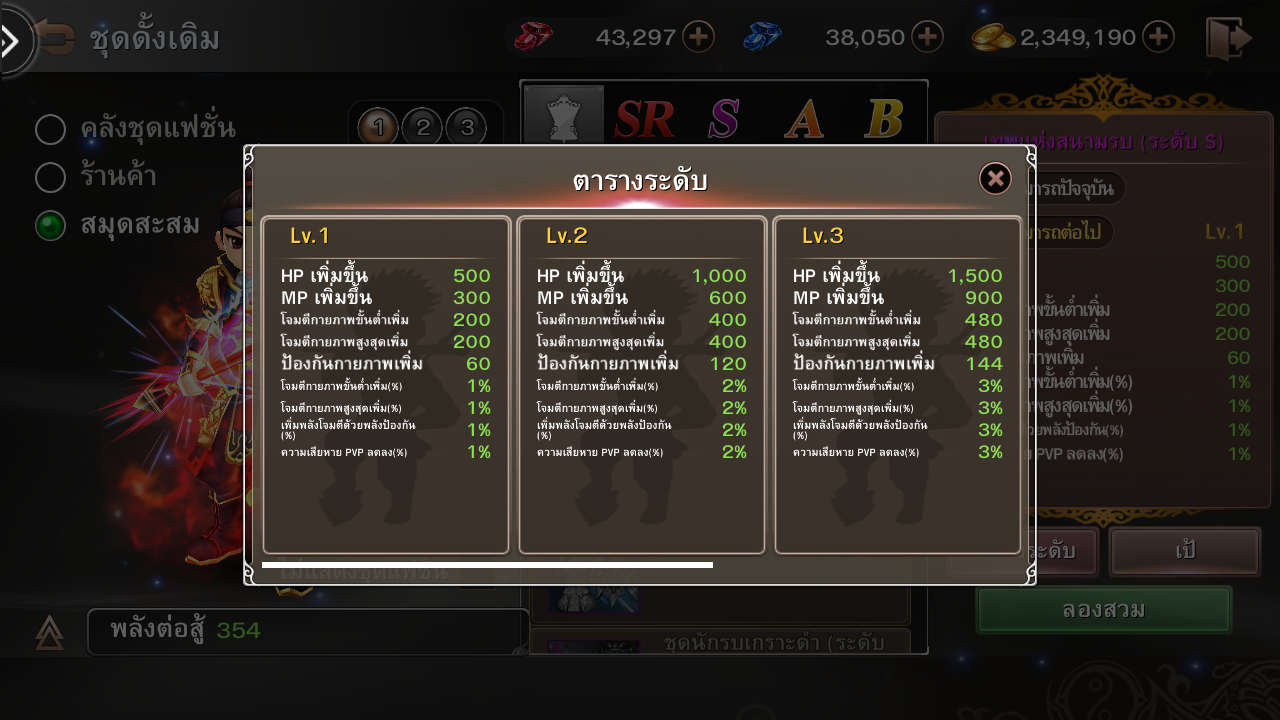Switch to preset slot 2
This screenshot has width=1280, height=720.
point(423,127)
